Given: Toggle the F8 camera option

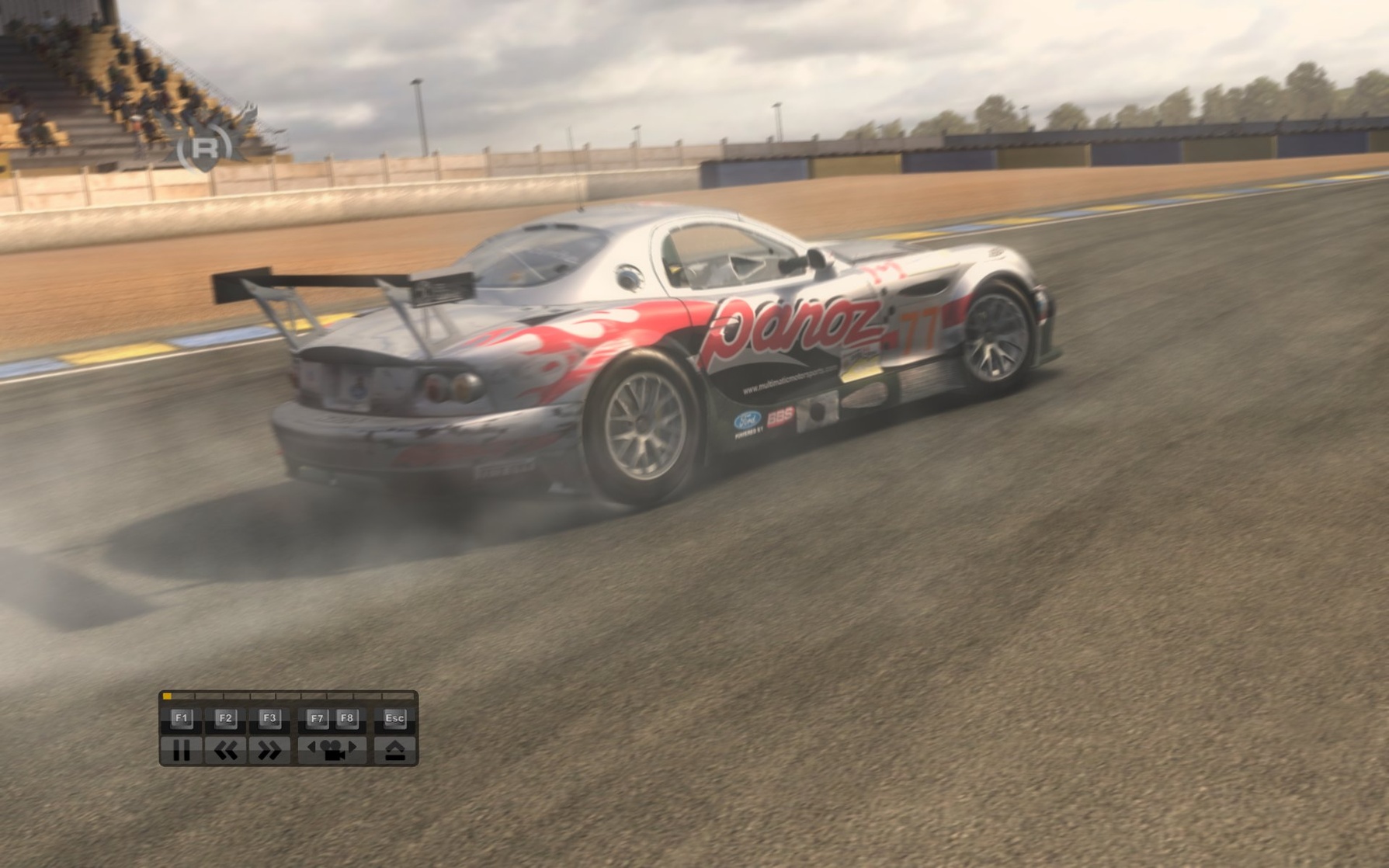Looking at the screenshot, I should coord(346,718).
